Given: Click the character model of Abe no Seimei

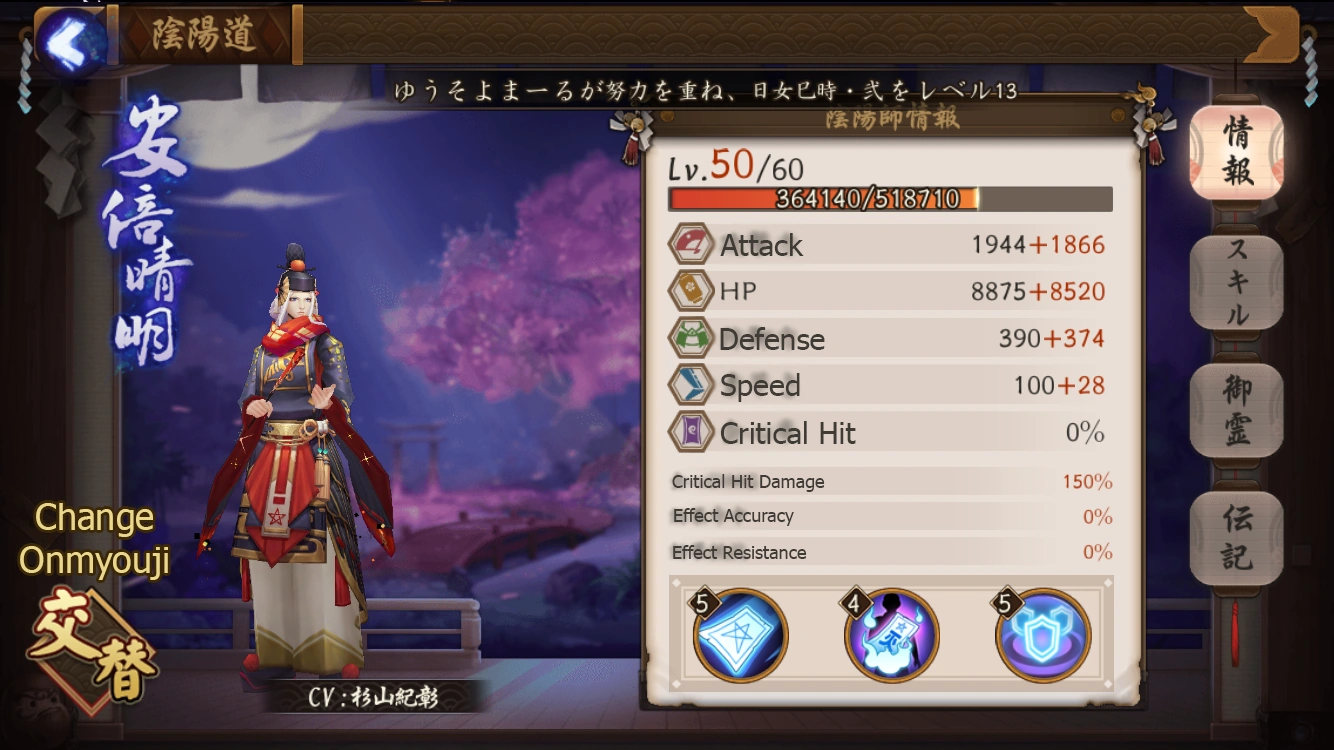Looking at the screenshot, I should (290, 420).
